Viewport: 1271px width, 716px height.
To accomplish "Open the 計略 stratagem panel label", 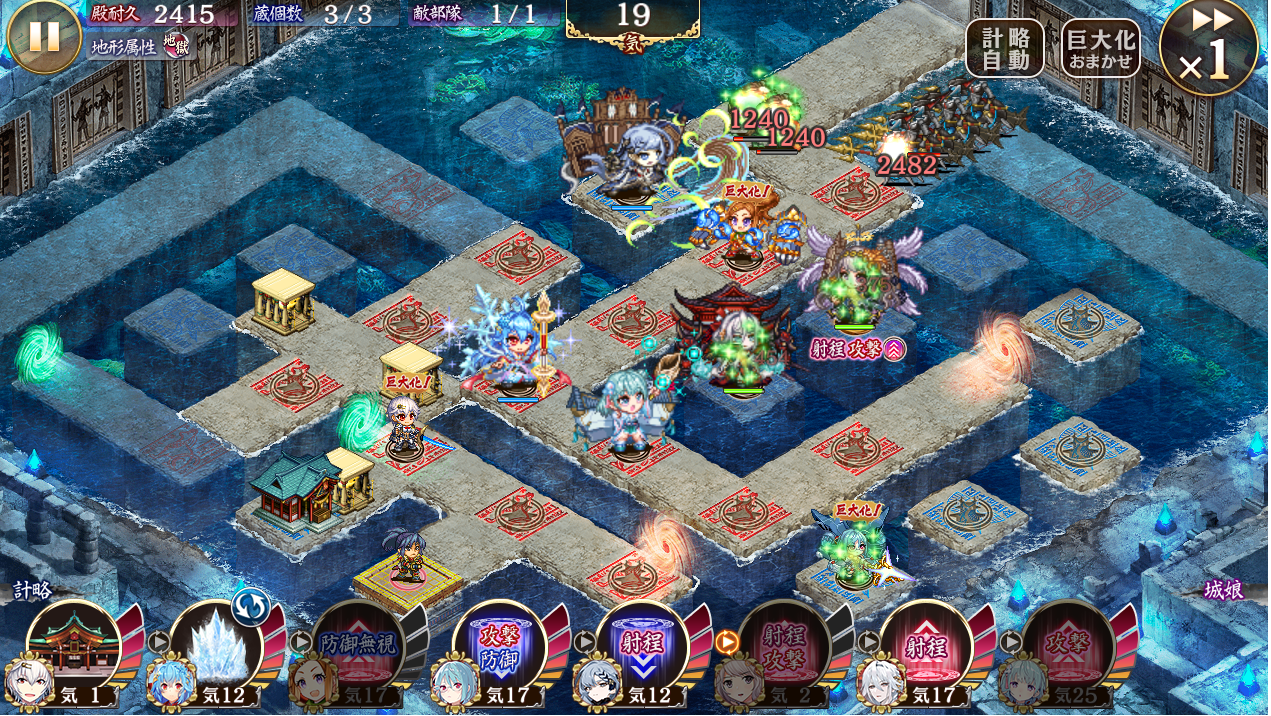I will 32,590.
